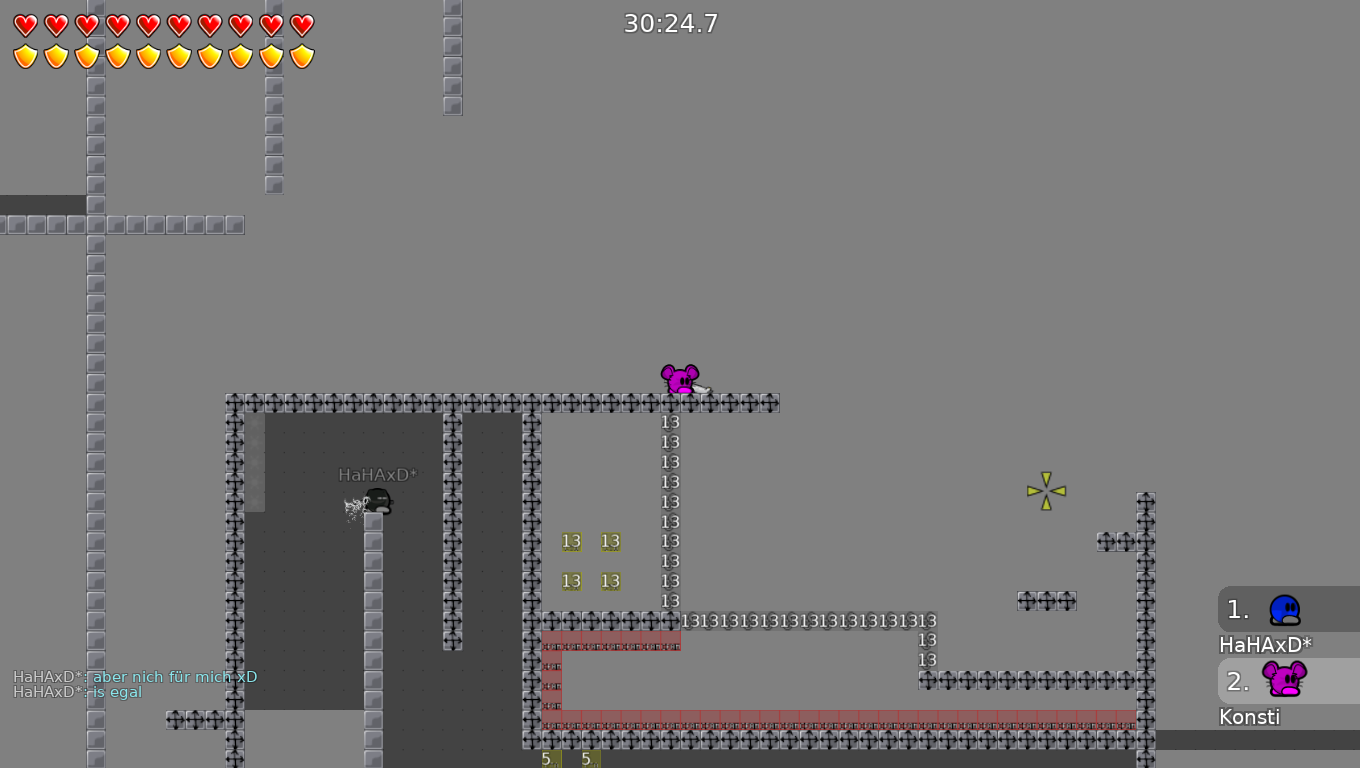Toggle the first armor shield icon
This screenshot has width=1360, height=768.
click(24, 57)
